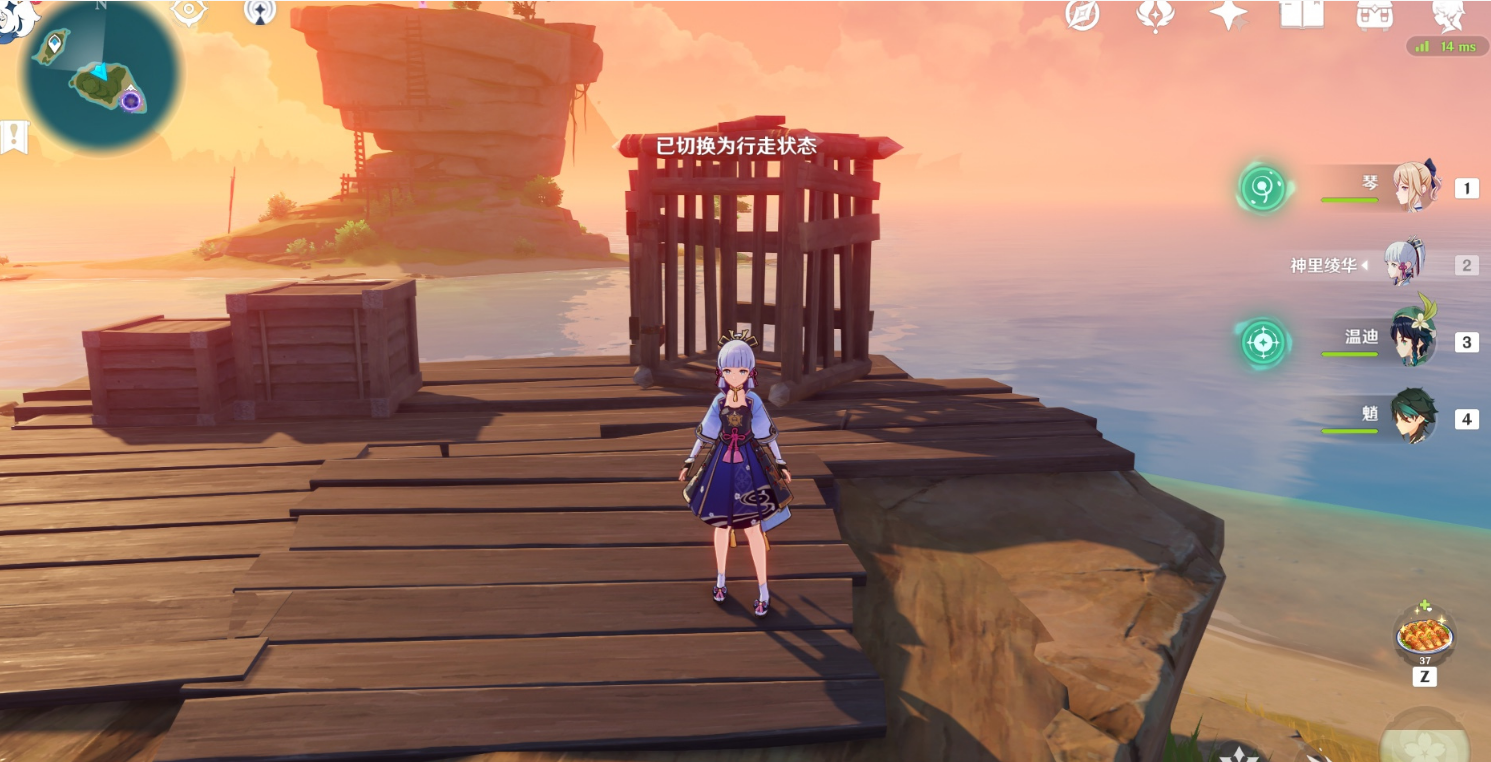Click the quest exclamation banner icon
The height and width of the screenshot is (762, 1491).
point(14,136)
